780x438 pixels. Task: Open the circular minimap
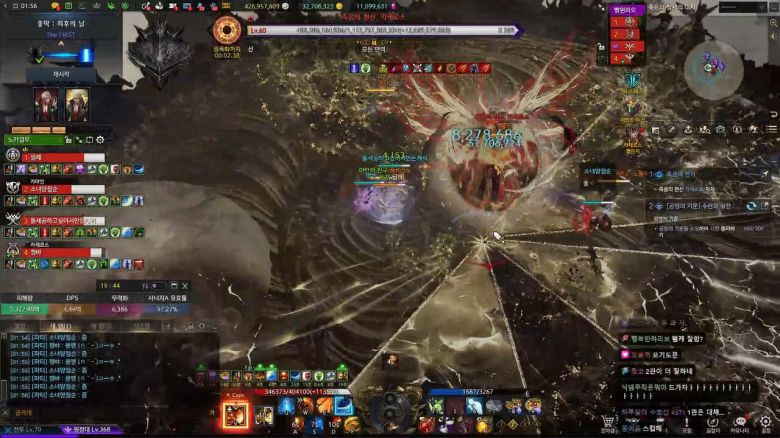coord(713,65)
